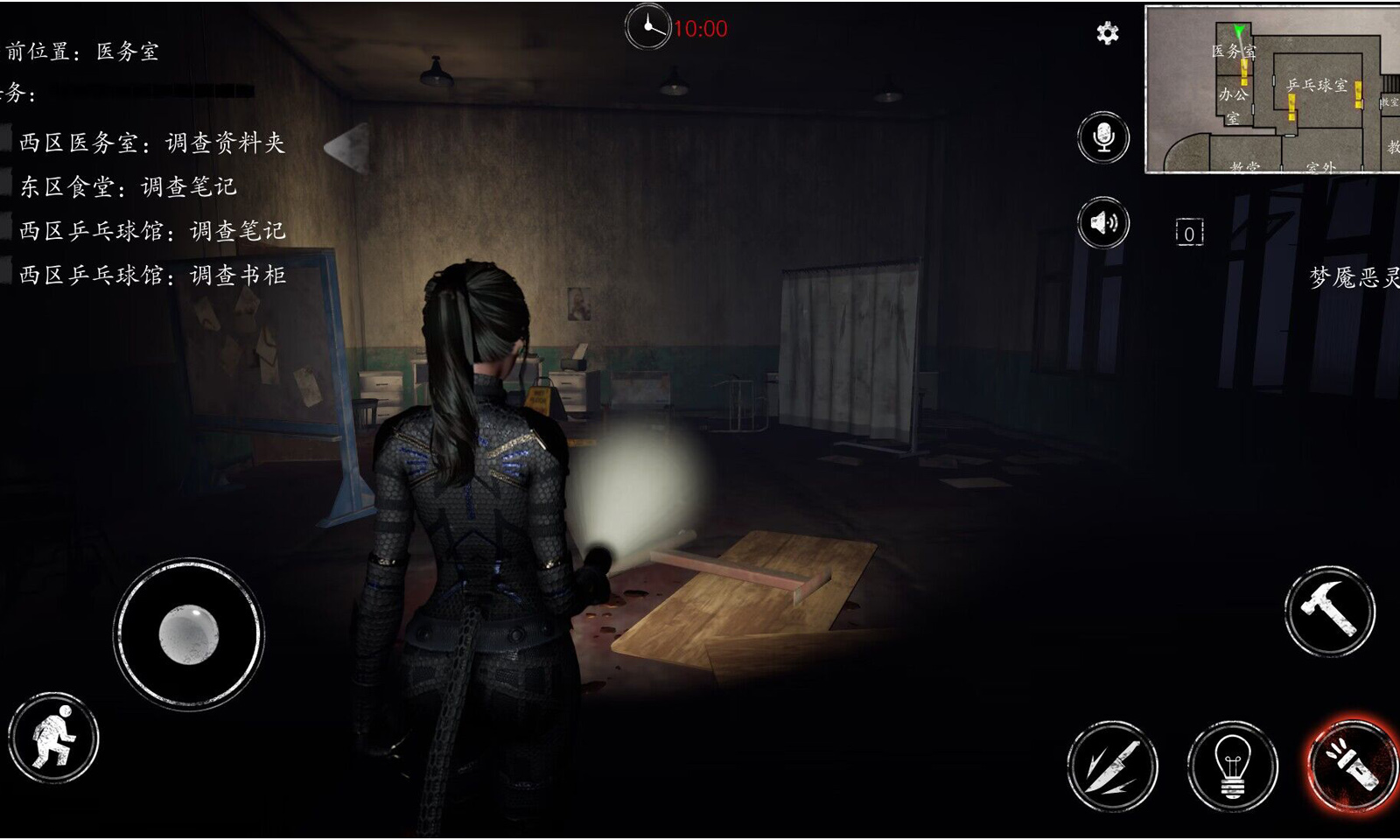Toggle the microphone voice chat button
The image size is (1400, 840).
click(x=1103, y=137)
